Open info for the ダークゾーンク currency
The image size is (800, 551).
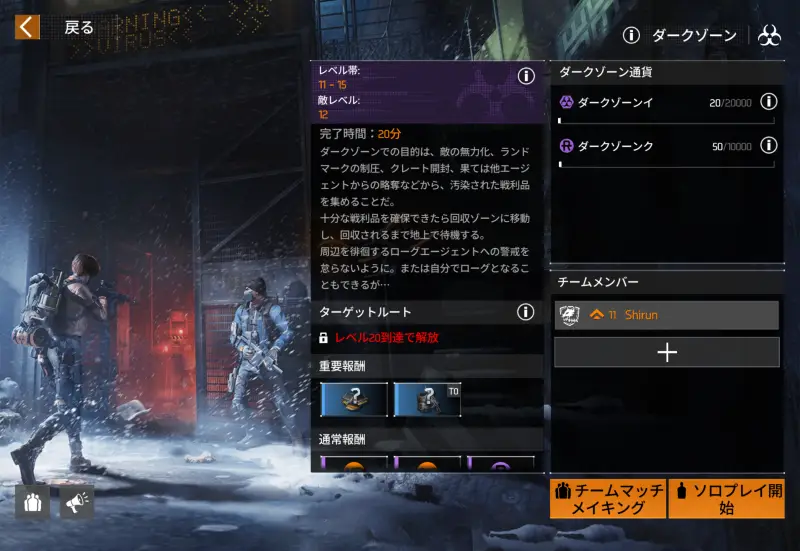click(x=768, y=145)
